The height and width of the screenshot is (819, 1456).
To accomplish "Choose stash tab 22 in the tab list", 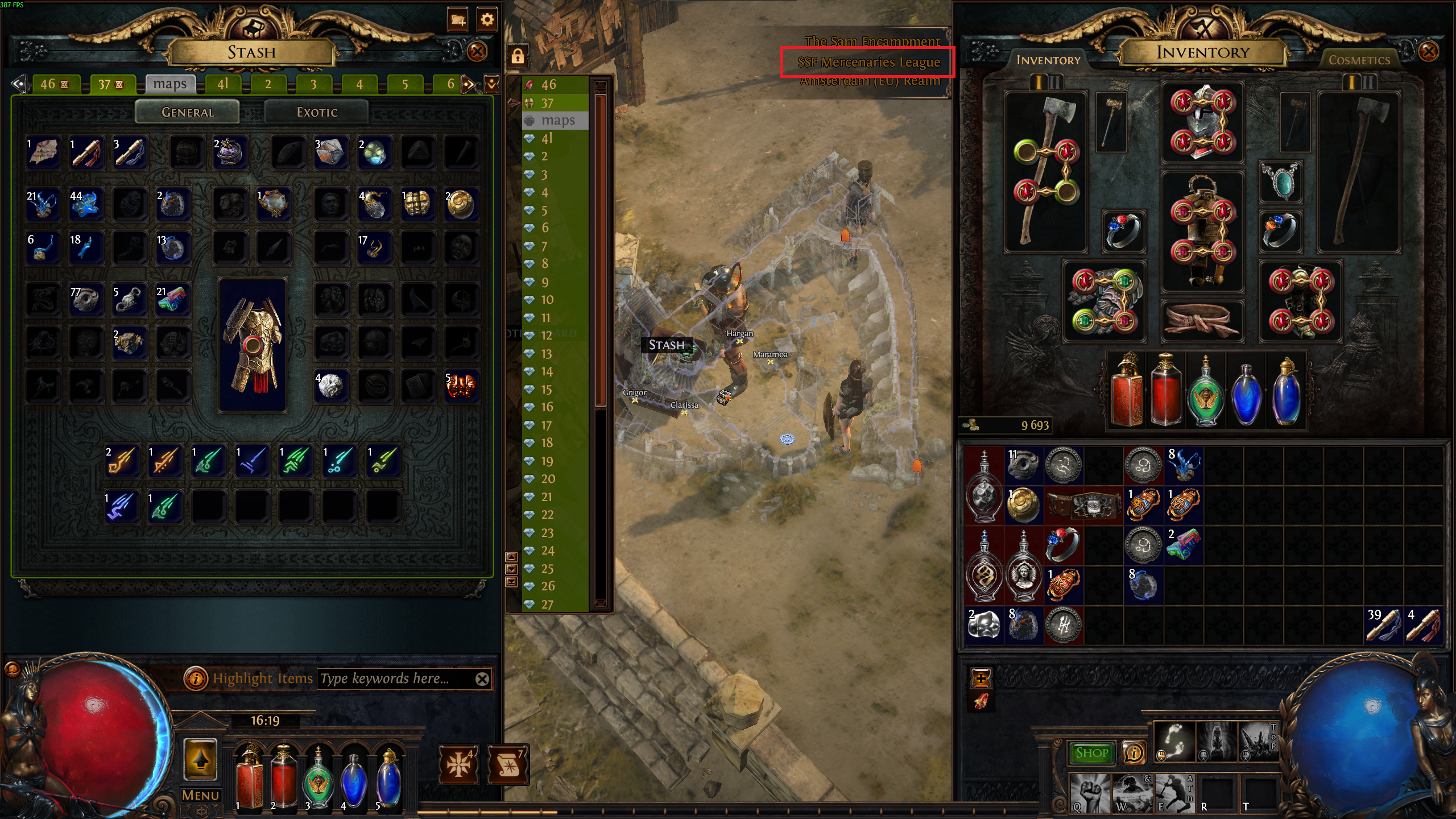I will (x=547, y=515).
